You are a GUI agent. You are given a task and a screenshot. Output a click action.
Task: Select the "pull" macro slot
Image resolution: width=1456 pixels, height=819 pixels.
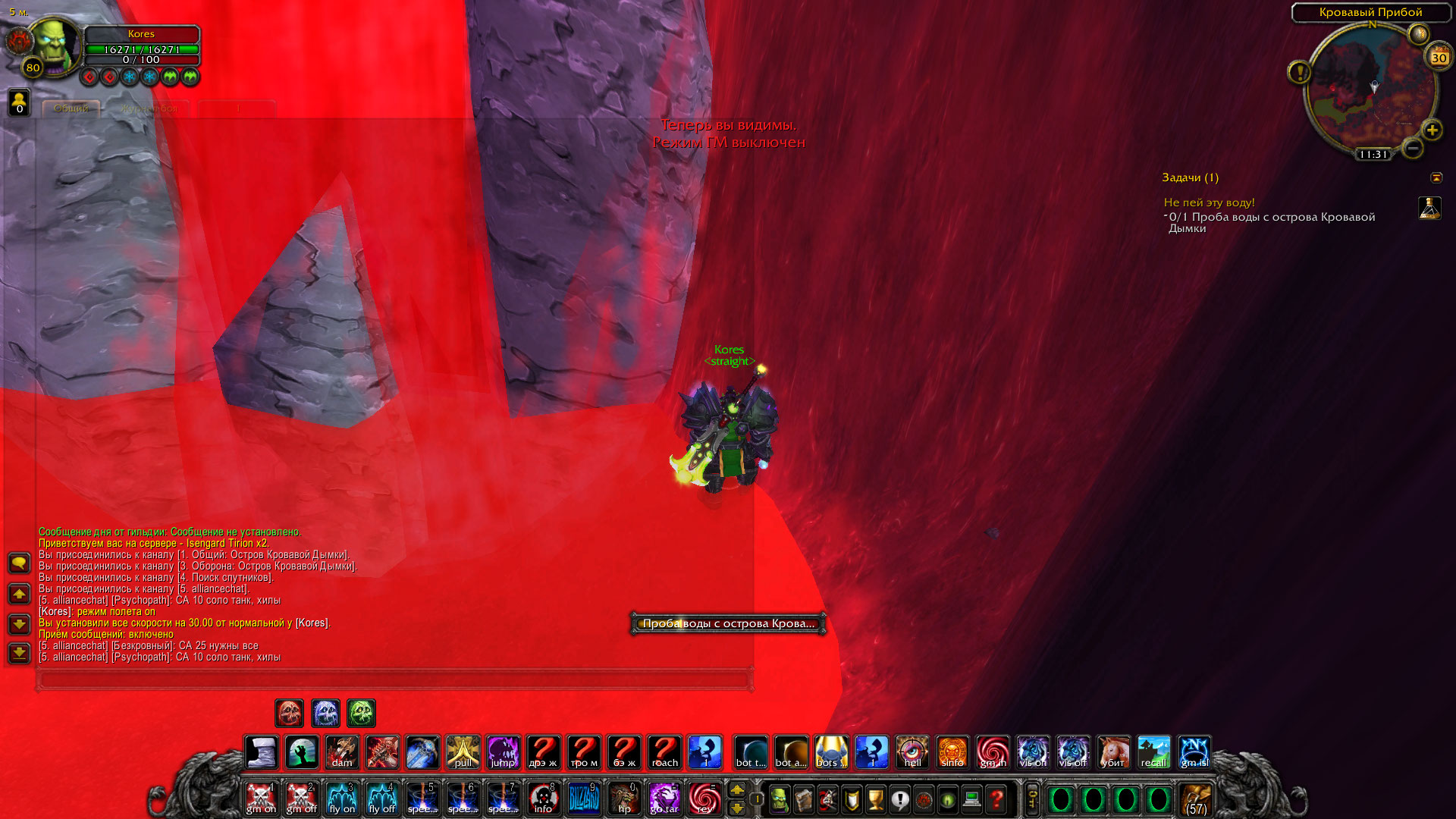(463, 752)
